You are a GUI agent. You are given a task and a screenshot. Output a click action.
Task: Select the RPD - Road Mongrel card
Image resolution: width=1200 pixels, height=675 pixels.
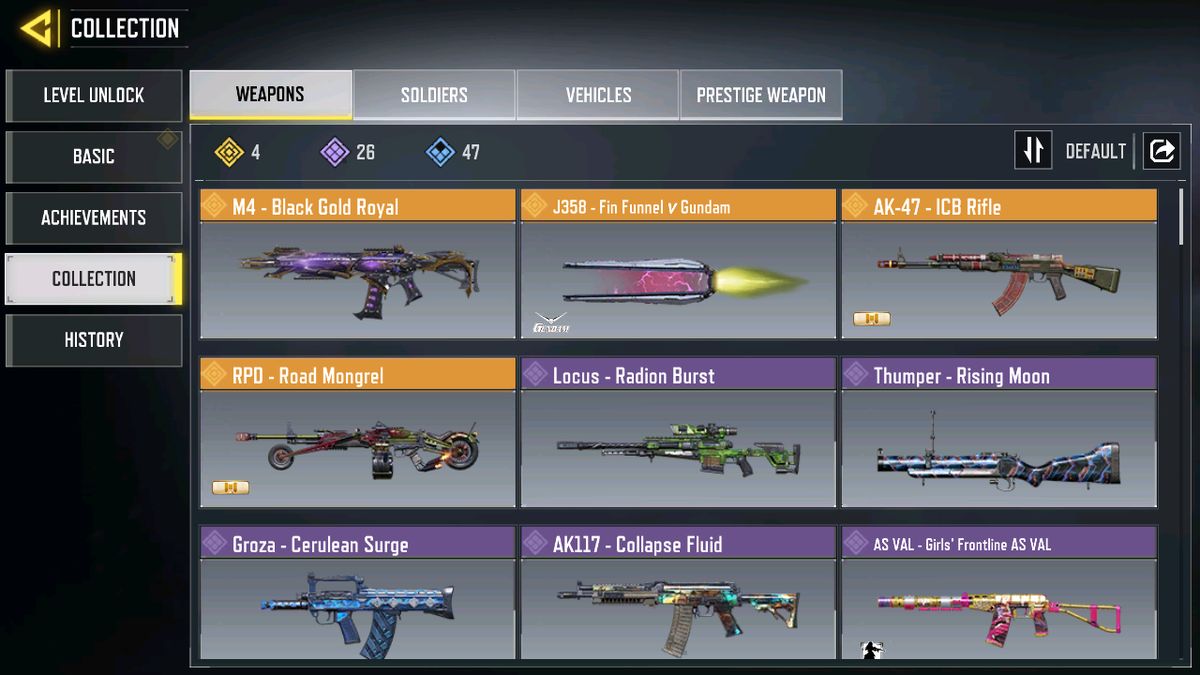pos(357,433)
